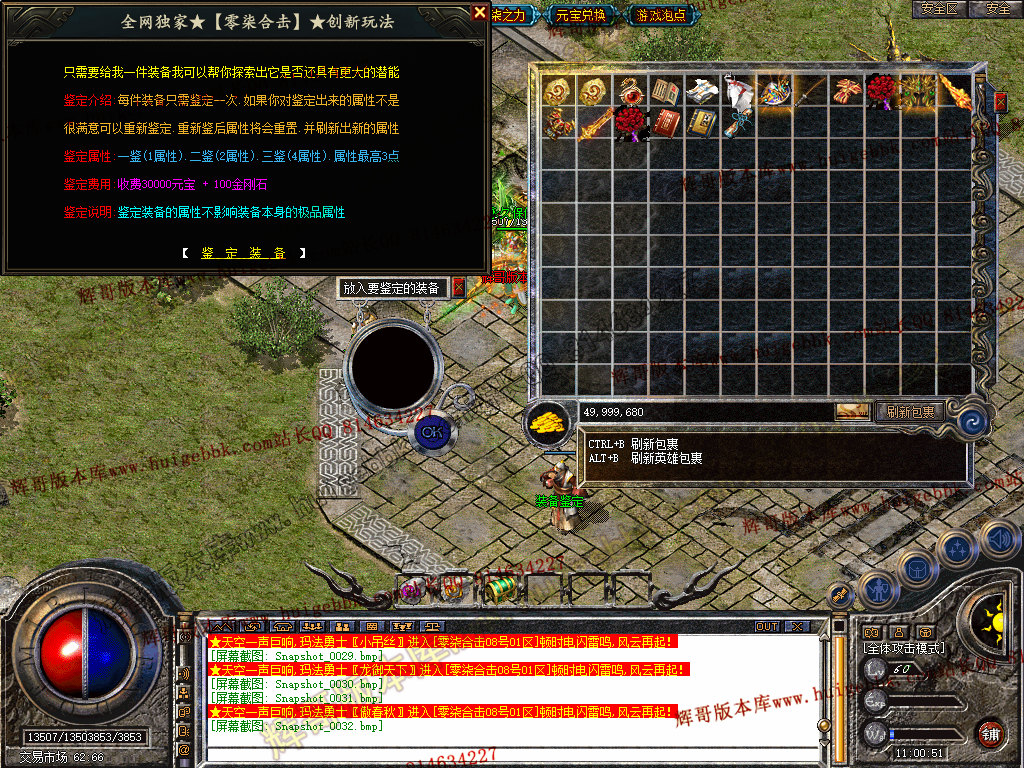
Task: Click the blue swirl button on bag
Action: (x=969, y=420)
